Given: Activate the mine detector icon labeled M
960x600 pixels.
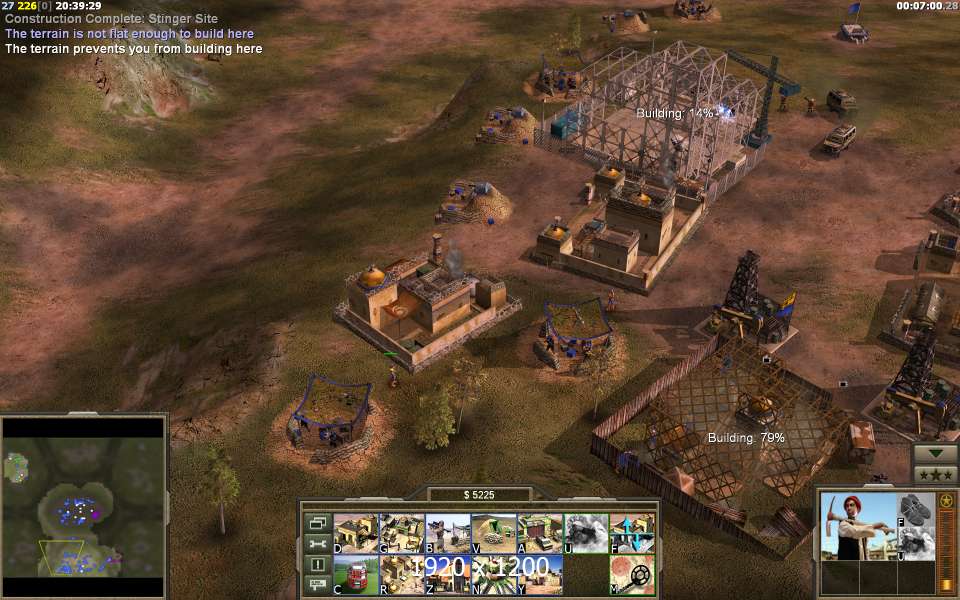Looking at the screenshot, I should [x=632, y=575].
